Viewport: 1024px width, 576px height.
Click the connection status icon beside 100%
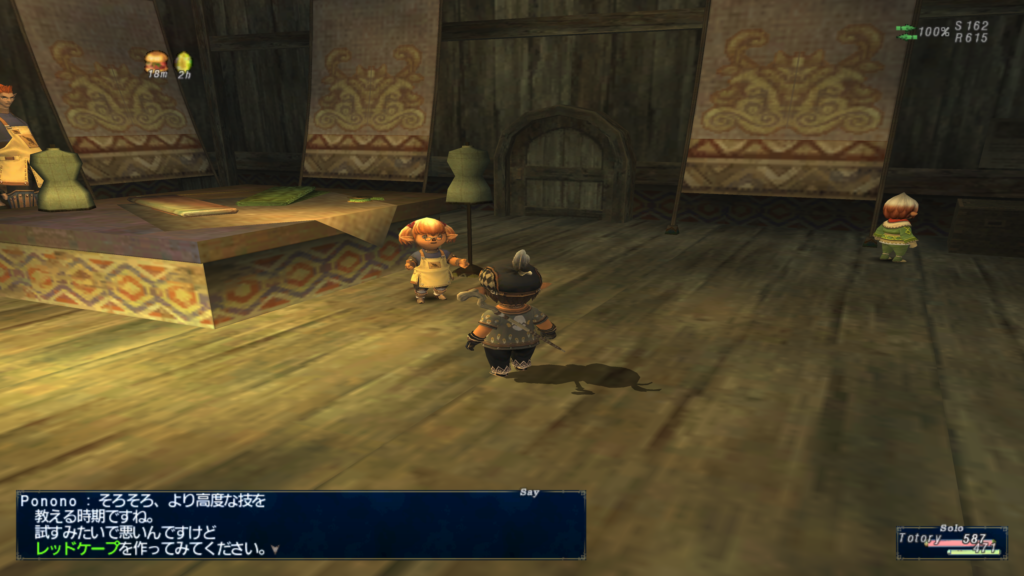click(x=905, y=32)
